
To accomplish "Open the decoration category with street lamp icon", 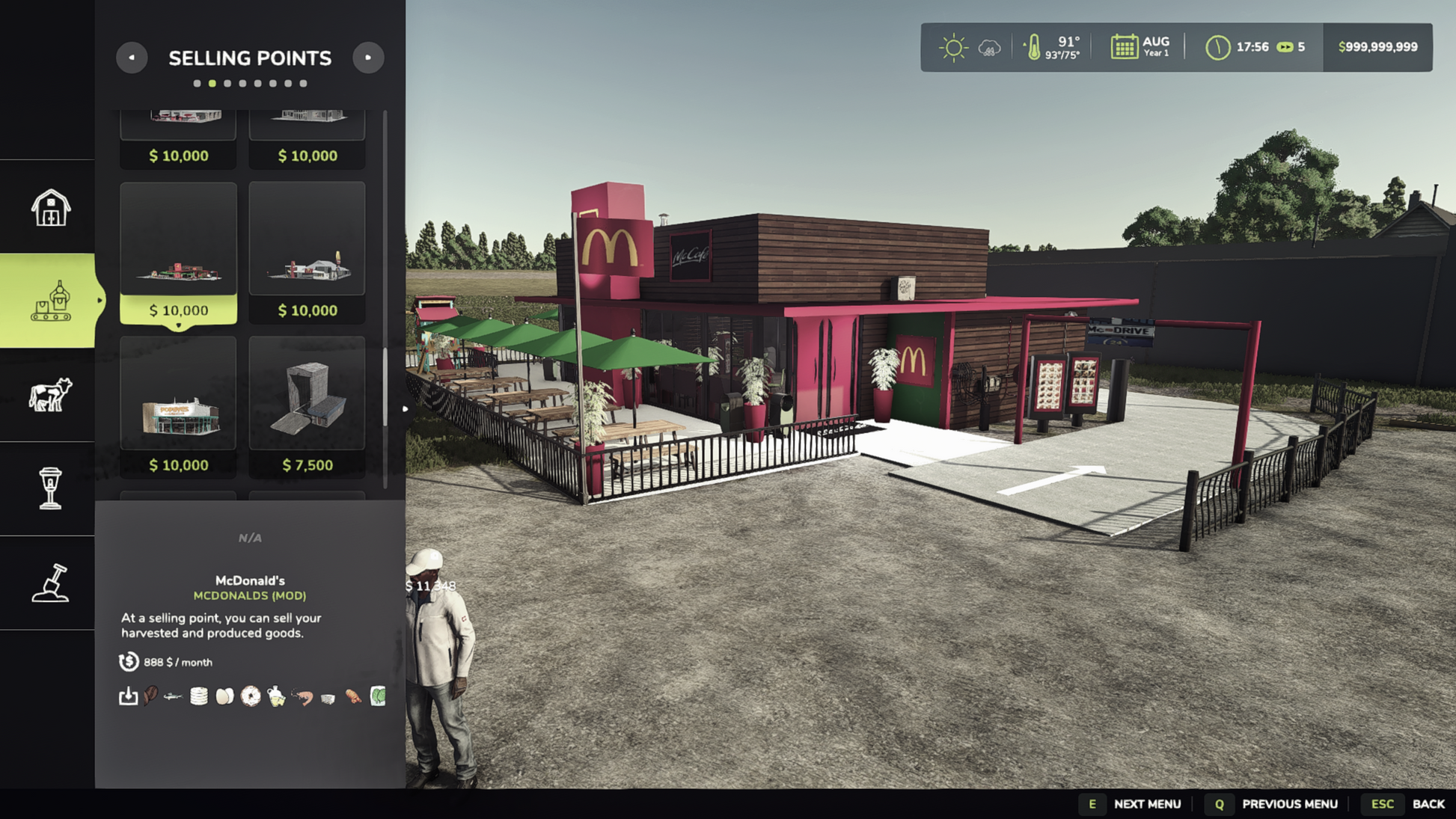I will coord(50,488).
